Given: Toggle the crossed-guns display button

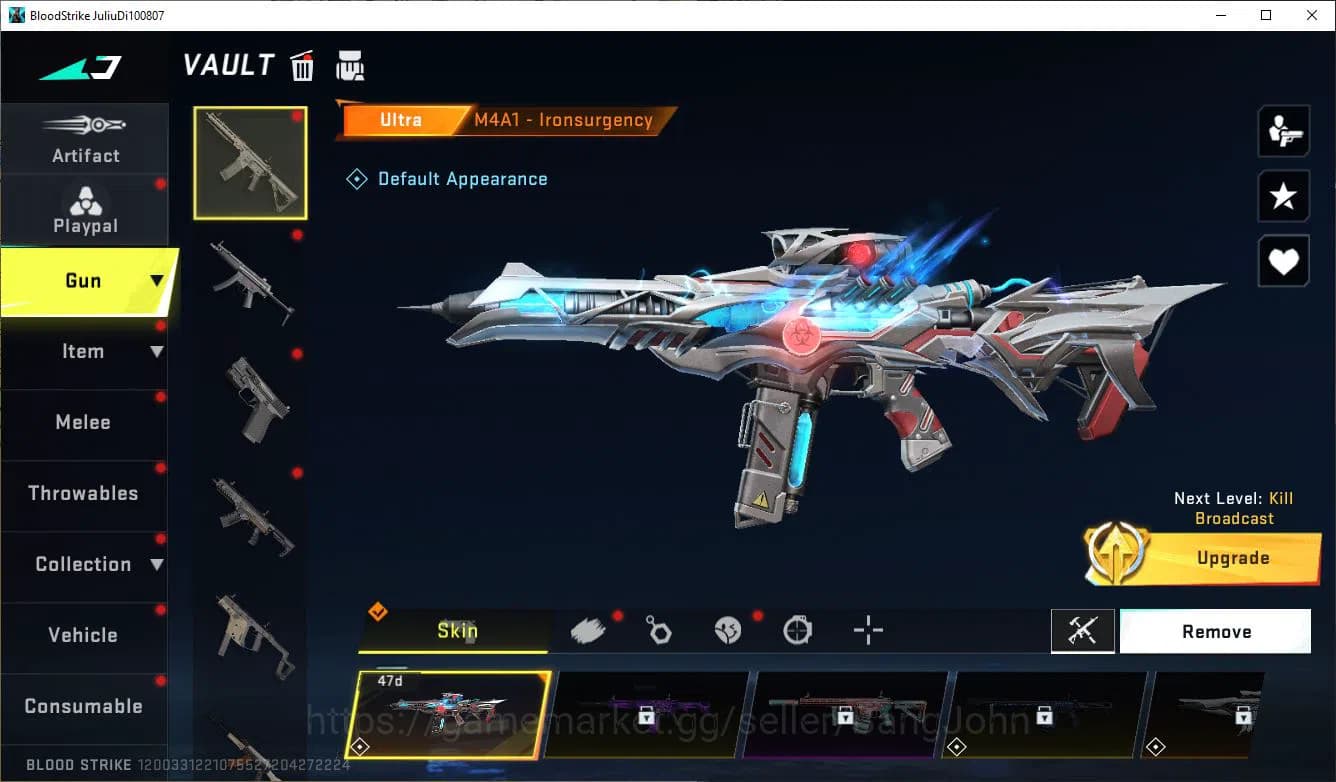Looking at the screenshot, I should 1083,630.
